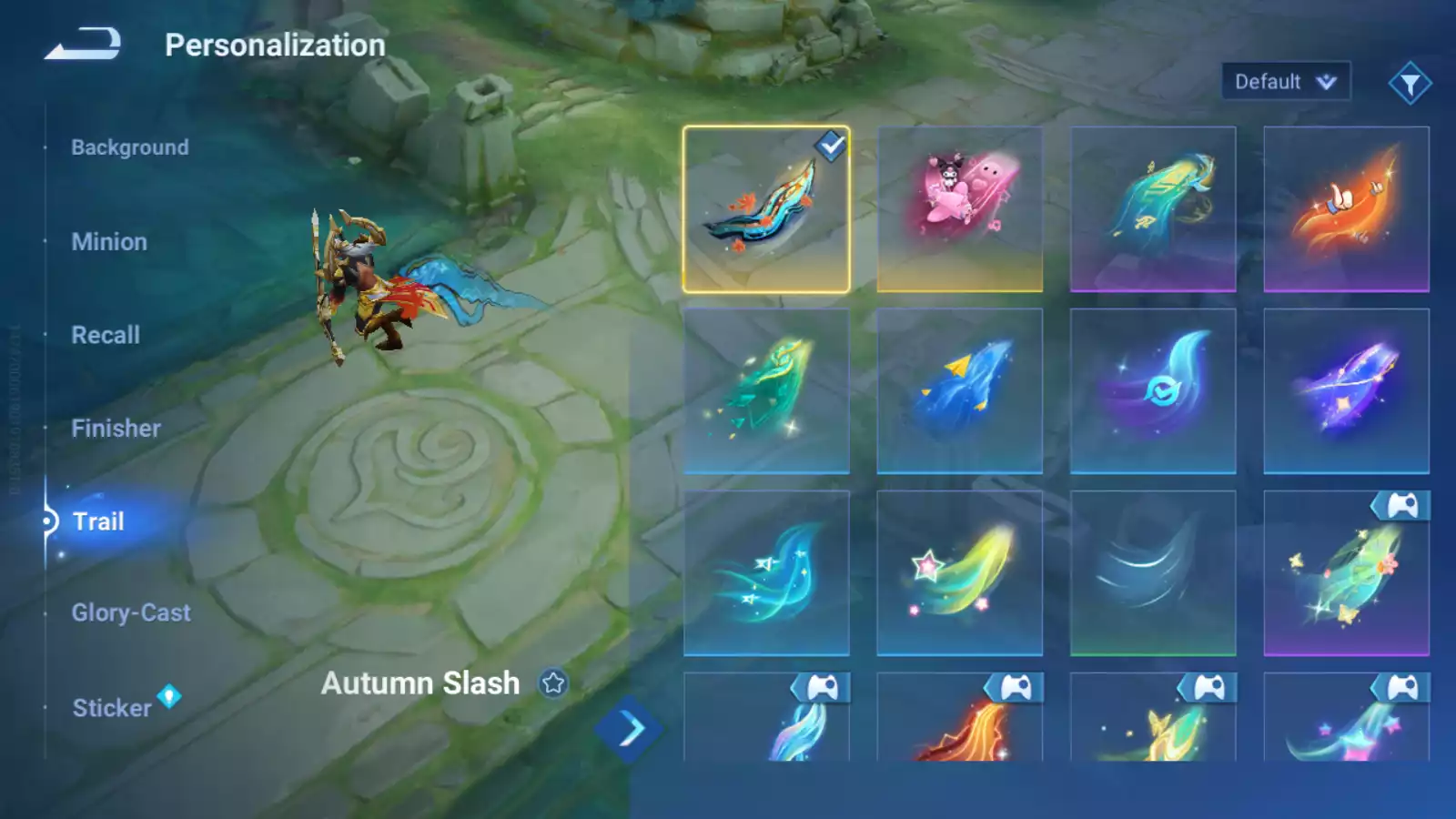Viewport: 1456px width, 819px height.
Task: Select the yellow-green trail with pink star
Action: pyautogui.click(x=959, y=573)
